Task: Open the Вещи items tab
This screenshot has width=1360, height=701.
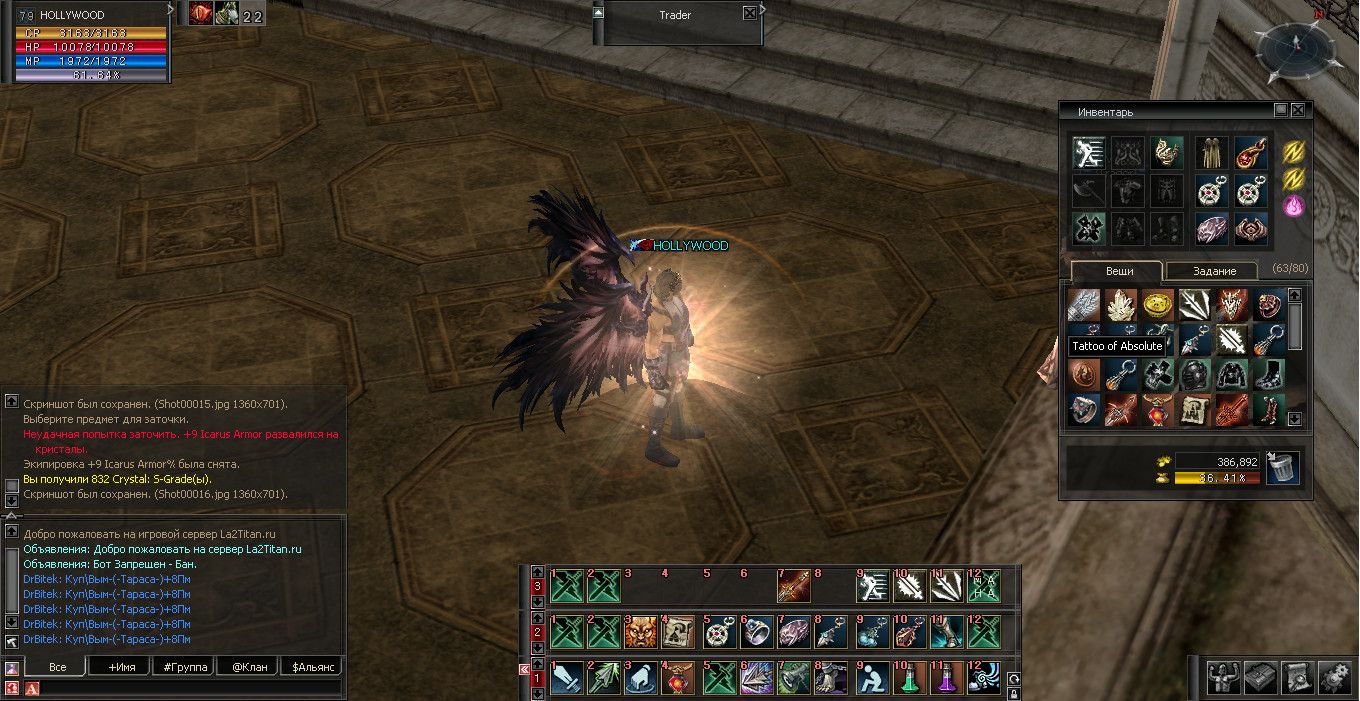Action: coord(1119,271)
